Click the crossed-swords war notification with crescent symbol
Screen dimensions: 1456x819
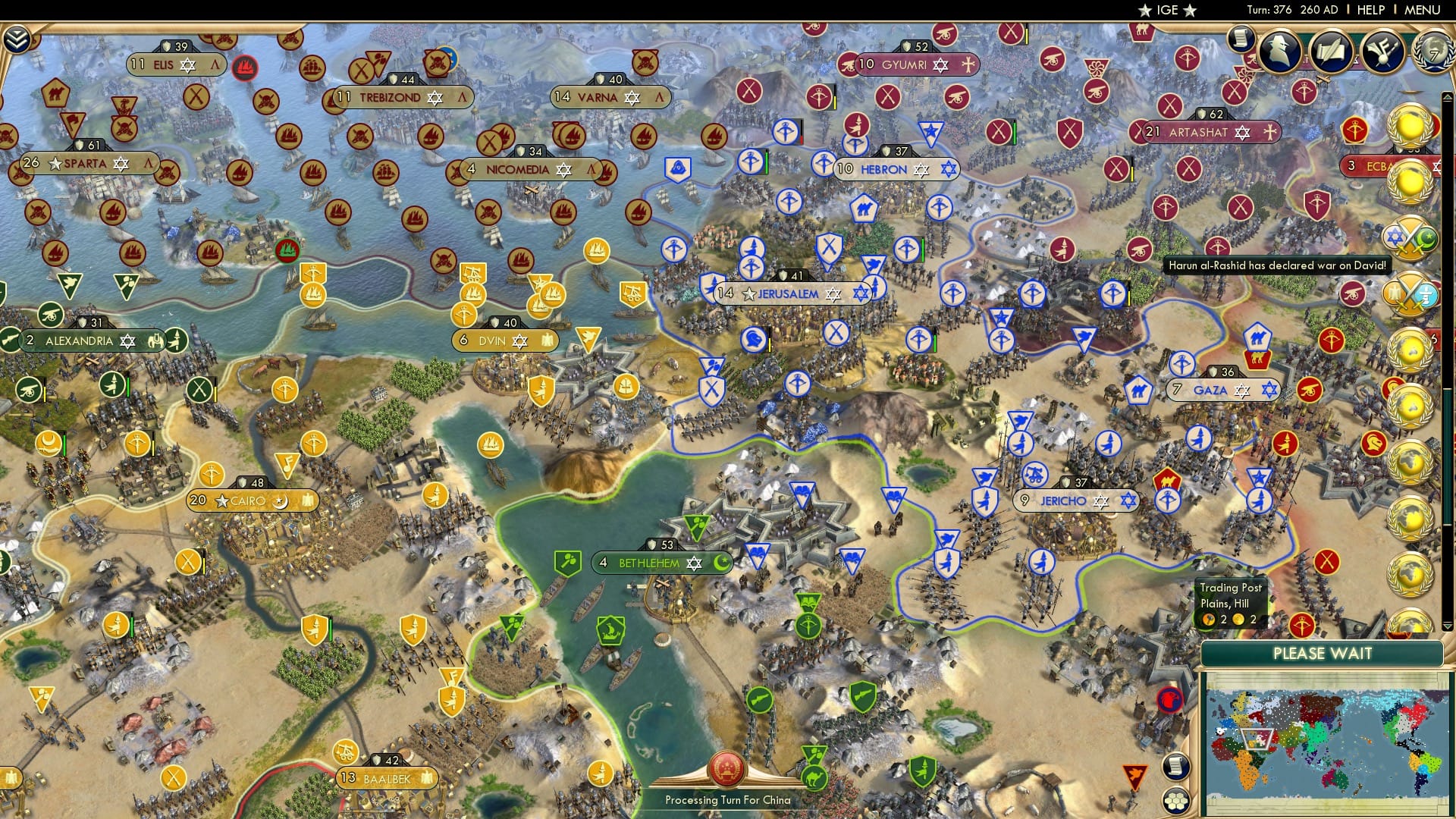click(x=1409, y=237)
